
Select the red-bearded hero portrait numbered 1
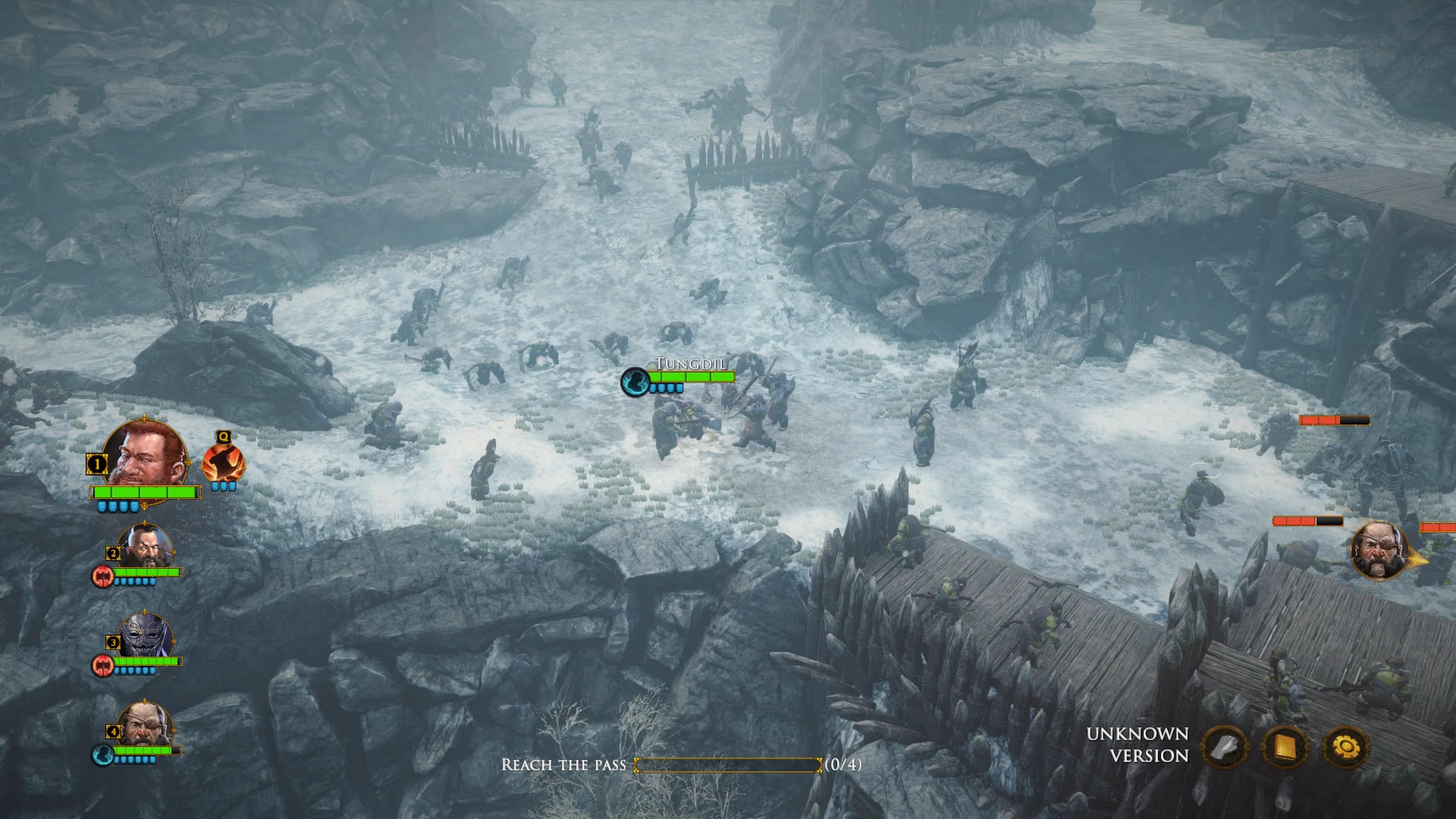[x=144, y=455]
